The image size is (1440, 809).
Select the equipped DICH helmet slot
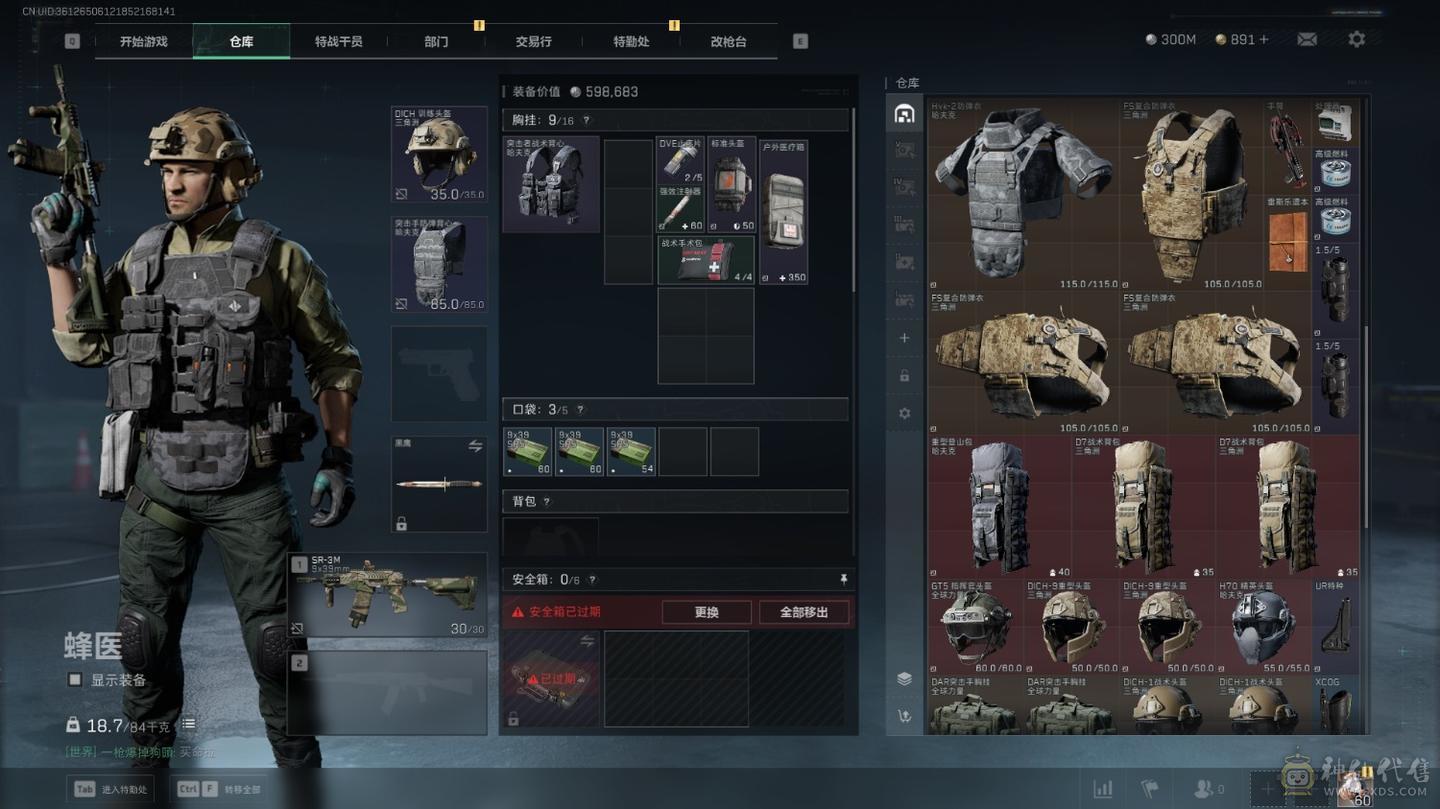439,154
